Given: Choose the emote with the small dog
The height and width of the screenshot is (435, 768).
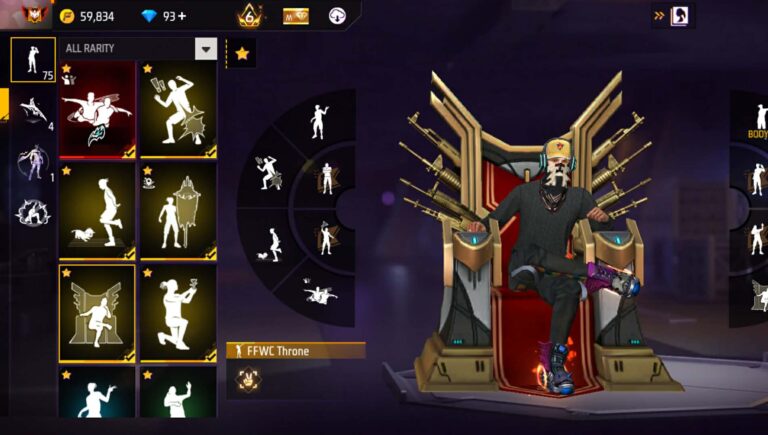Looking at the screenshot, I should click(97, 211).
